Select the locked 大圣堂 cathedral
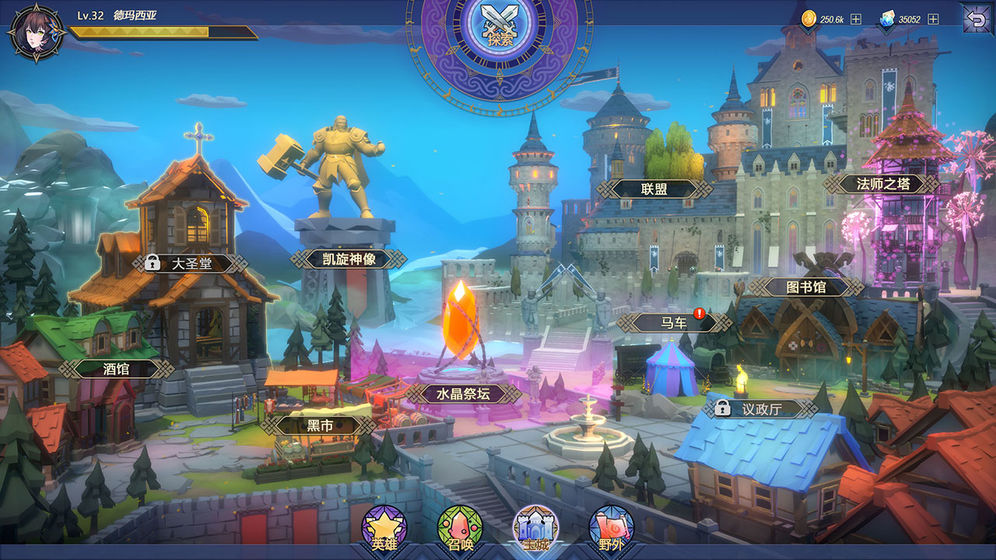 [191, 264]
